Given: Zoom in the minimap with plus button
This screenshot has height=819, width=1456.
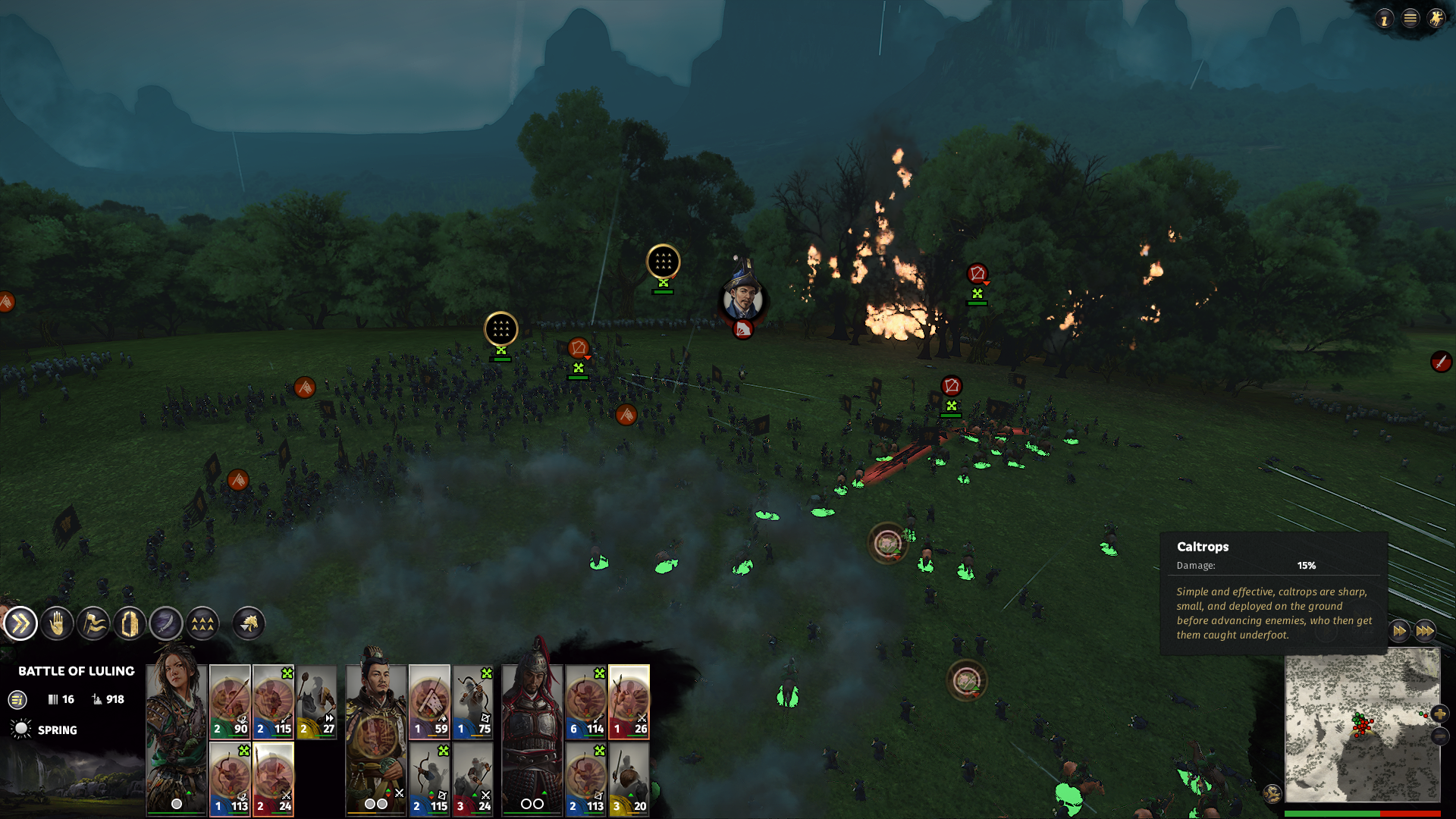Looking at the screenshot, I should click(1439, 714).
